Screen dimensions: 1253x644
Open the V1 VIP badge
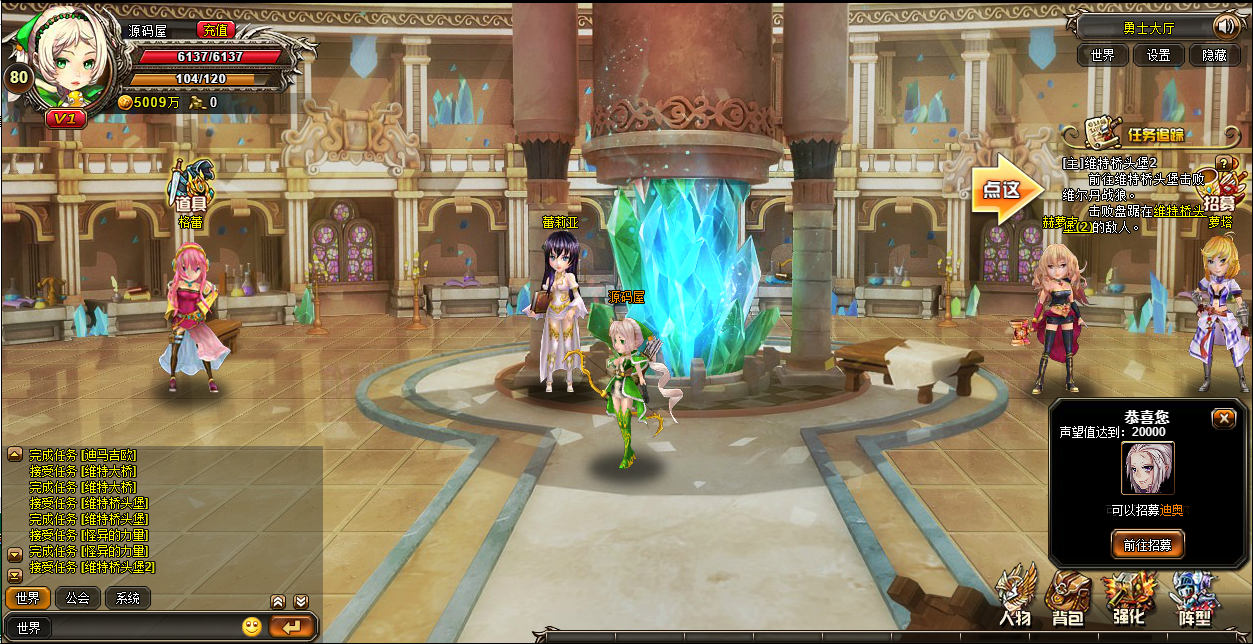tap(66, 118)
